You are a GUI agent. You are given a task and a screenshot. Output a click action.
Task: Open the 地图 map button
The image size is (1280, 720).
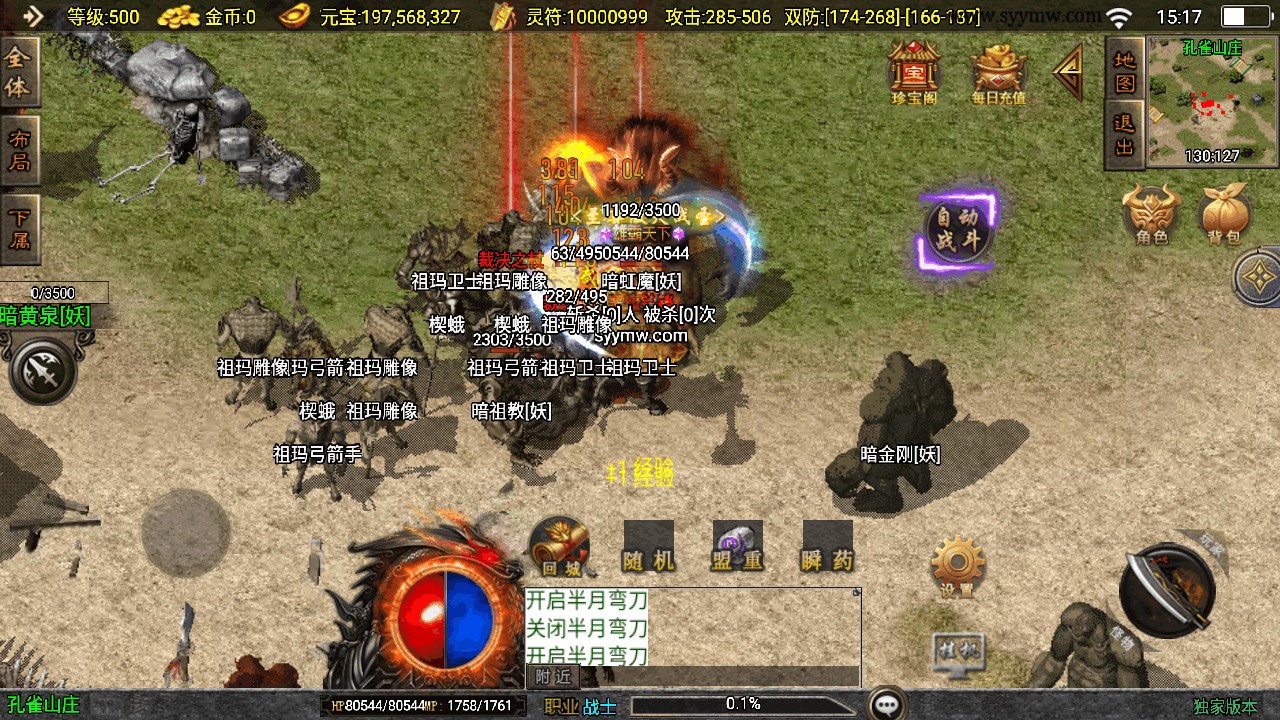(1125, 70)
